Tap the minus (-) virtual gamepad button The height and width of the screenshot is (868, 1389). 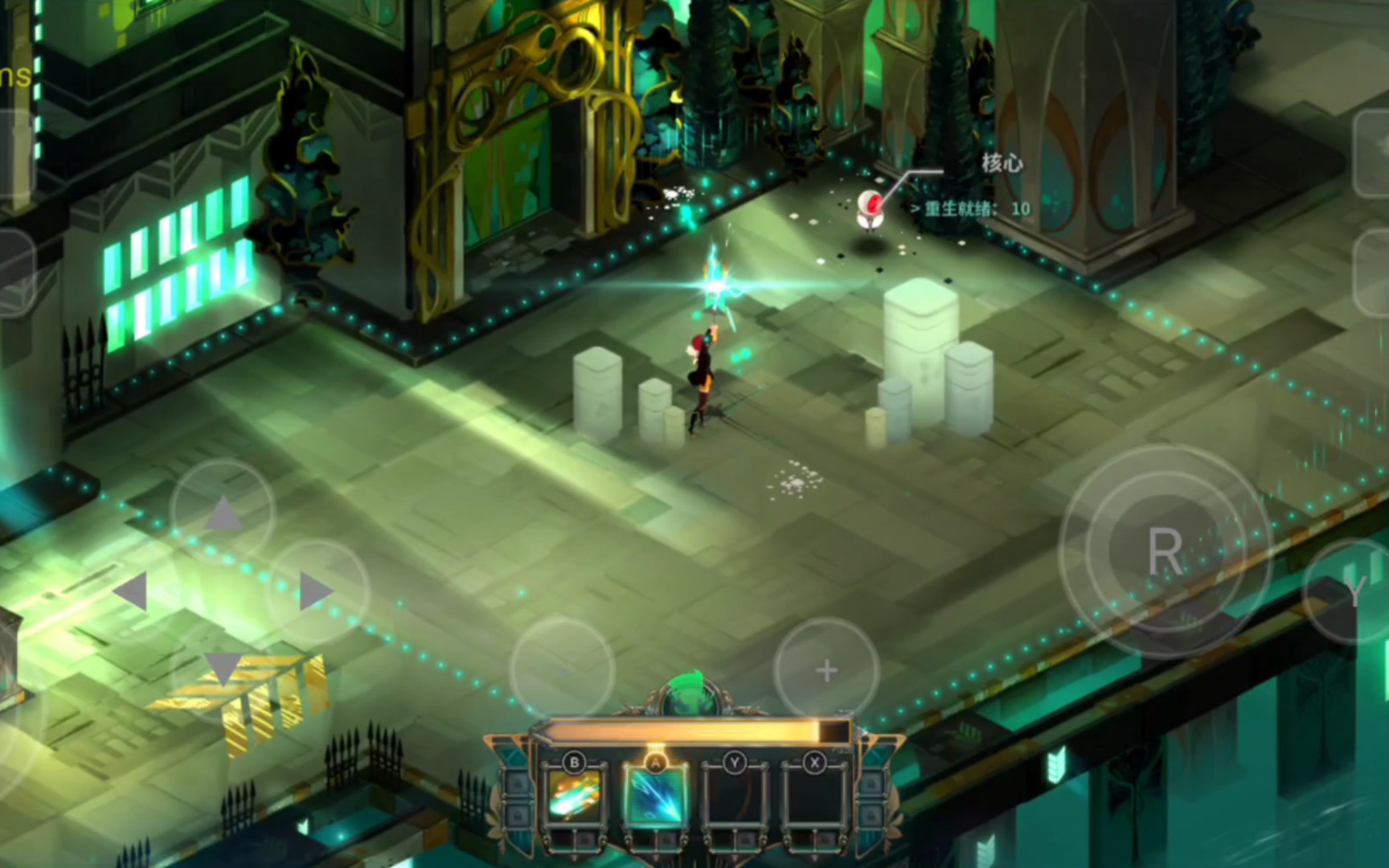pos(563,669)
